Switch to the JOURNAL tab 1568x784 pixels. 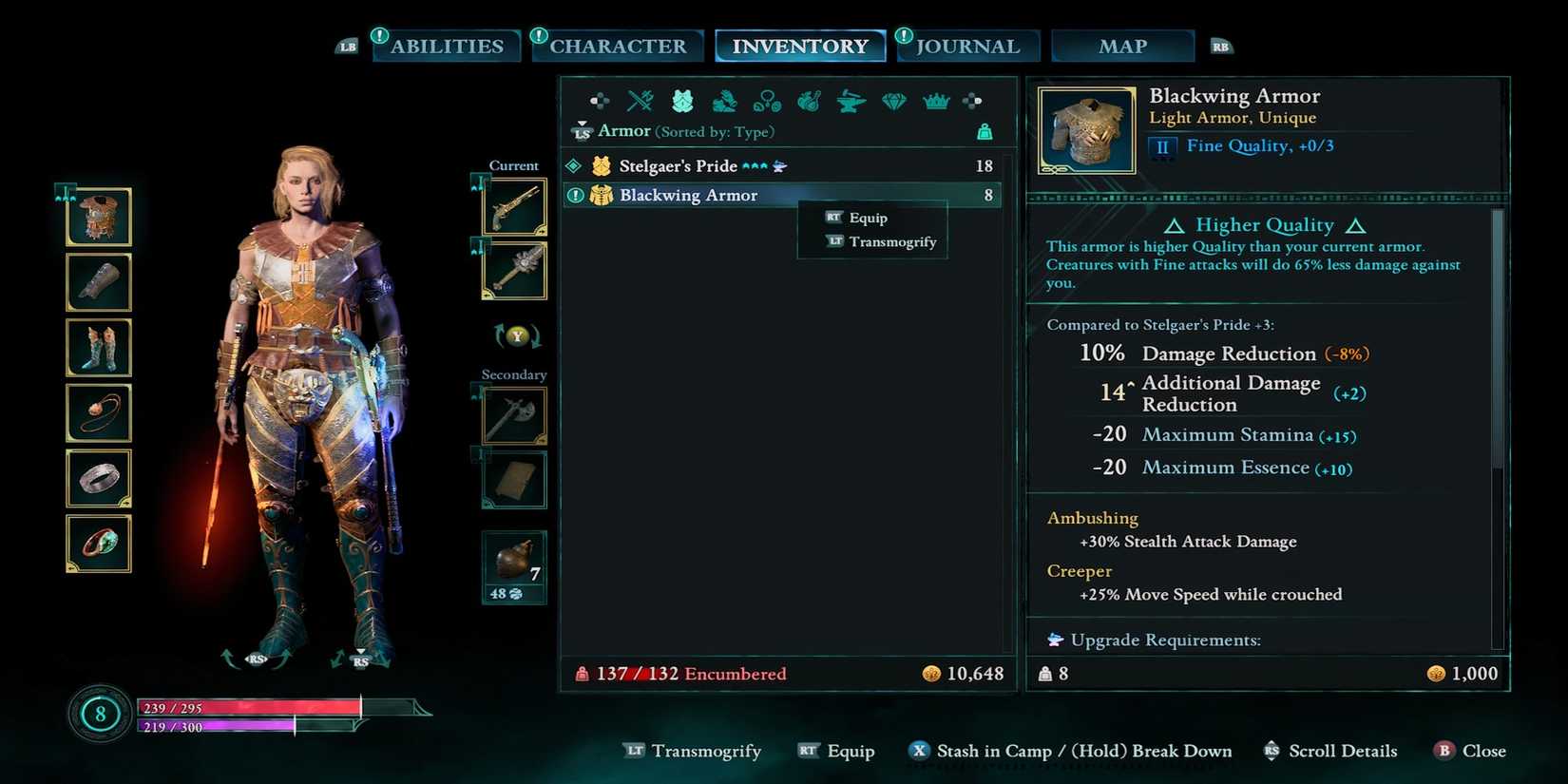pyautogui.click(x=967, y=45)
